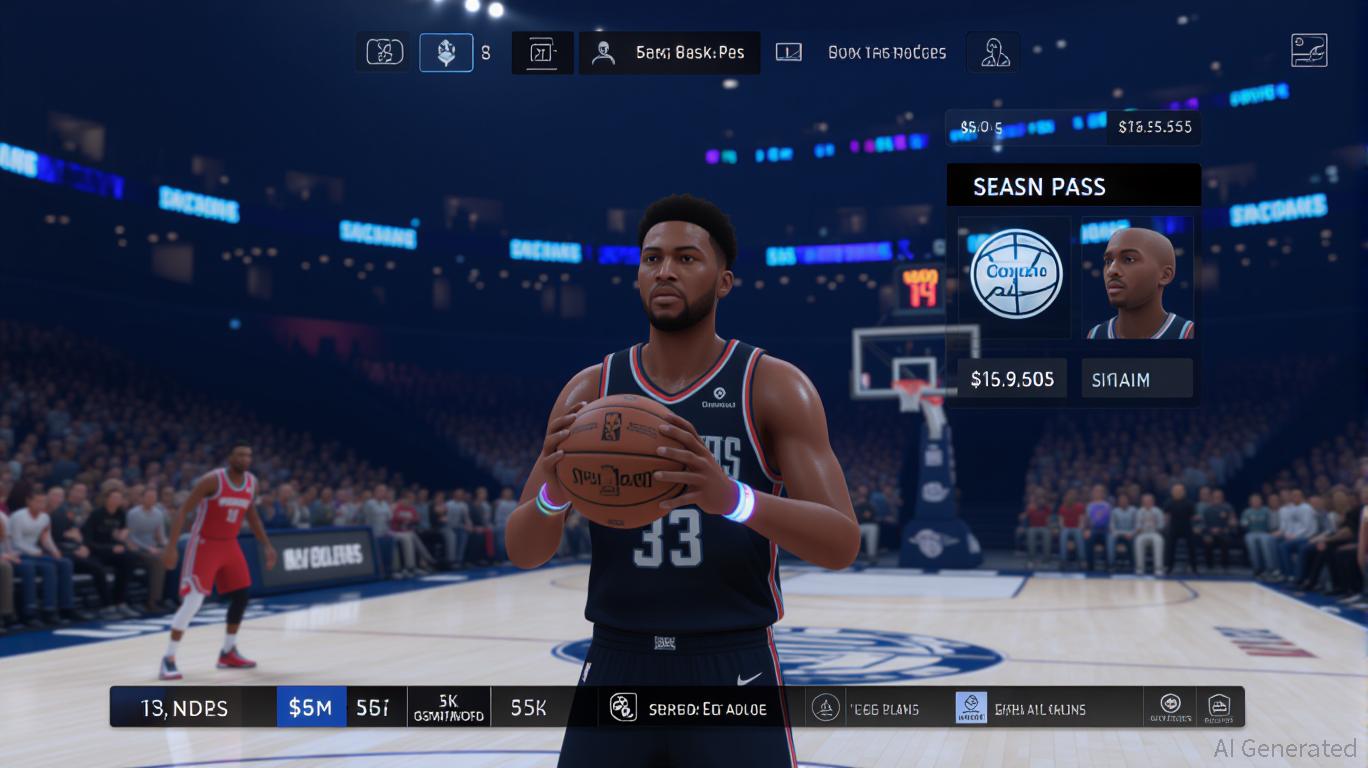Click the last icon at the bottom bar's end
1368x768 pixels.
1218,707
